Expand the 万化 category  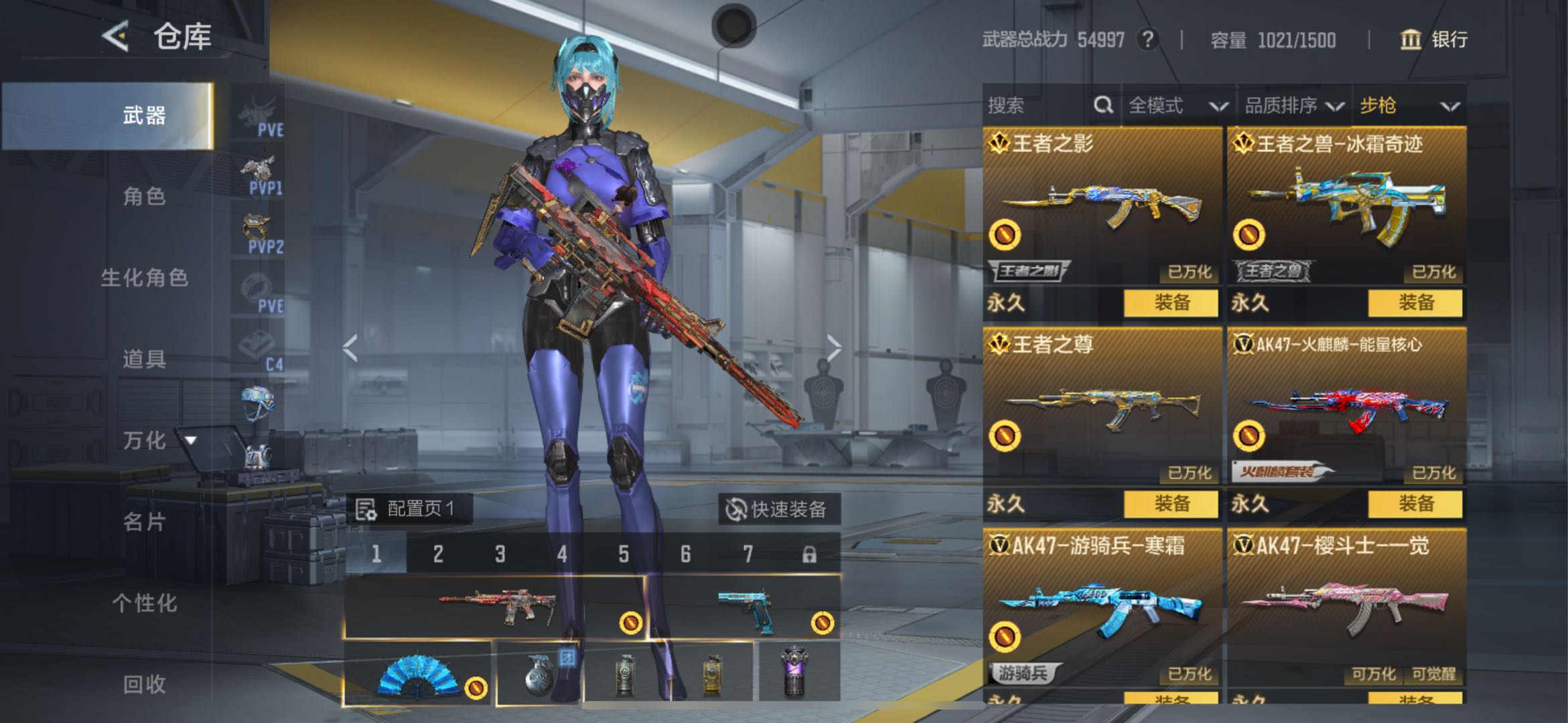[158, 440]
